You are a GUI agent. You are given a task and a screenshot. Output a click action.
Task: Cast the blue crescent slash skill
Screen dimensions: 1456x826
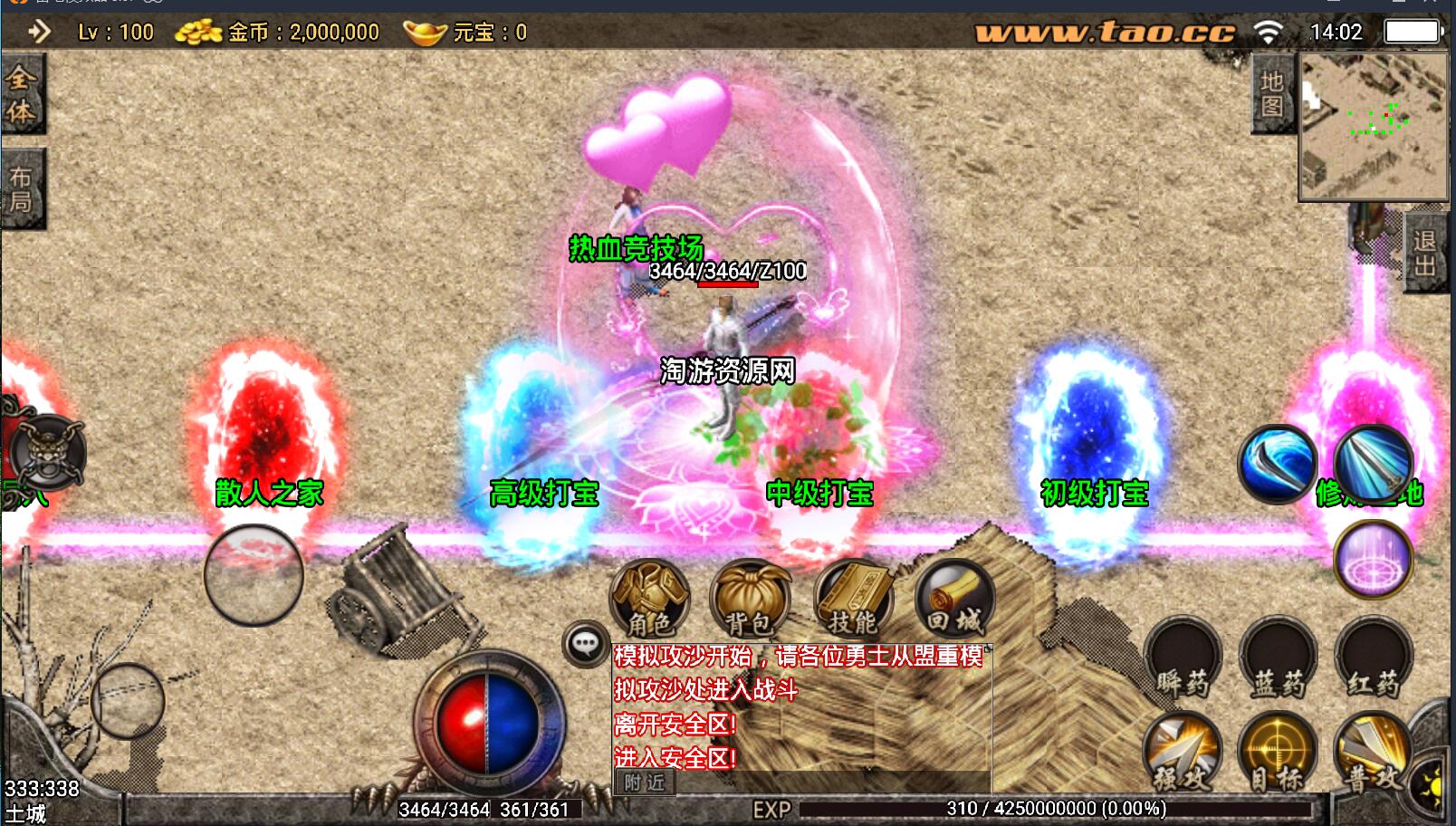(1278, 464)
